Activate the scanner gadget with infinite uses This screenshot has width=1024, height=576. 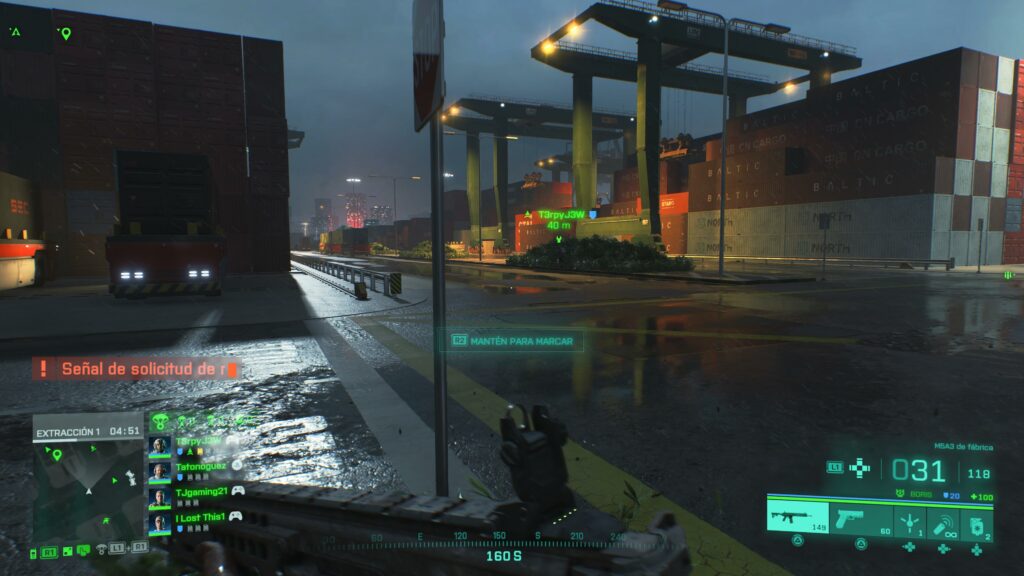coord(943,522)
